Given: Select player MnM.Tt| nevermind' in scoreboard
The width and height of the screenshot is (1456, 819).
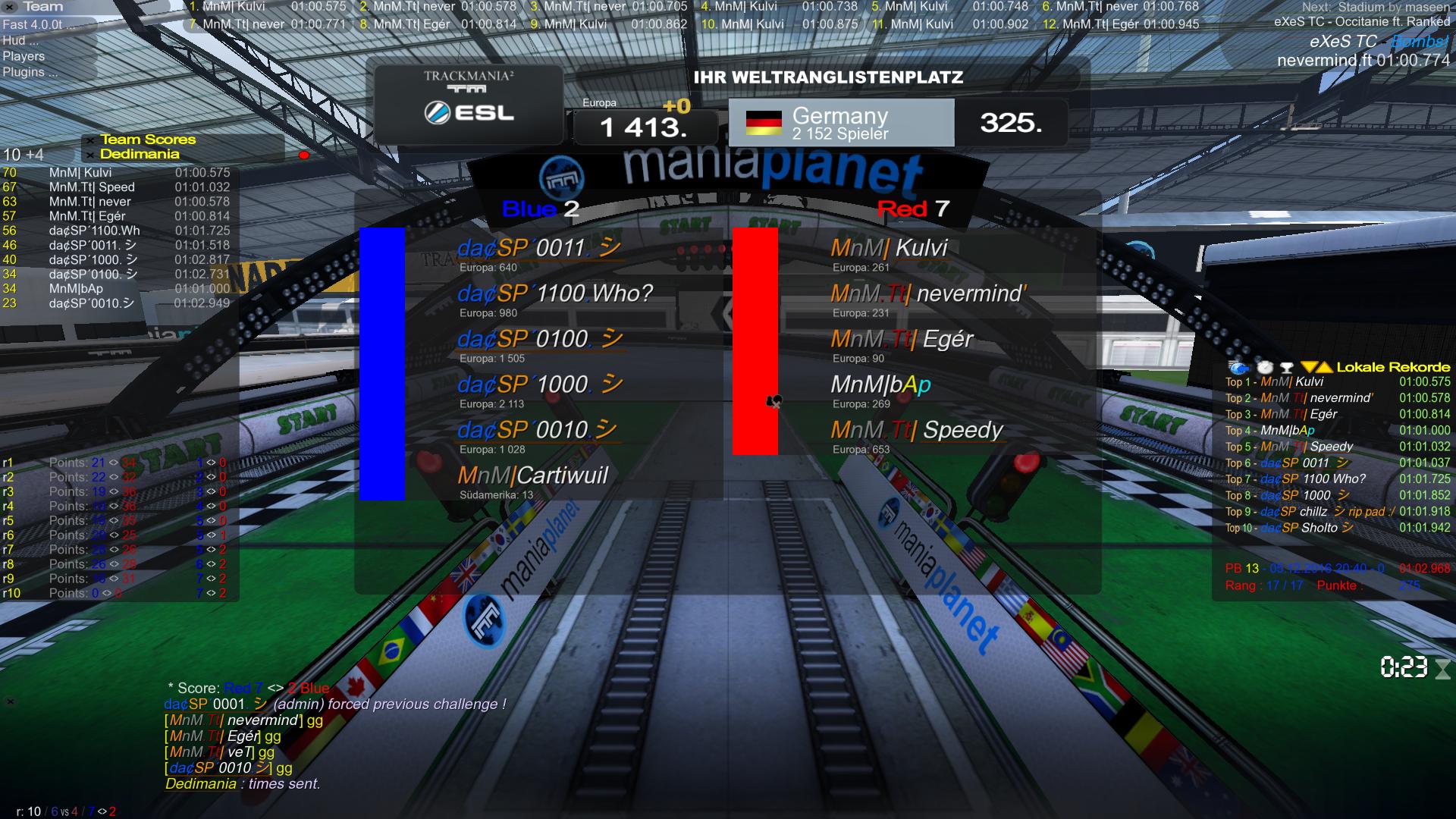Looking at the screenshot, I should [928, 293].
